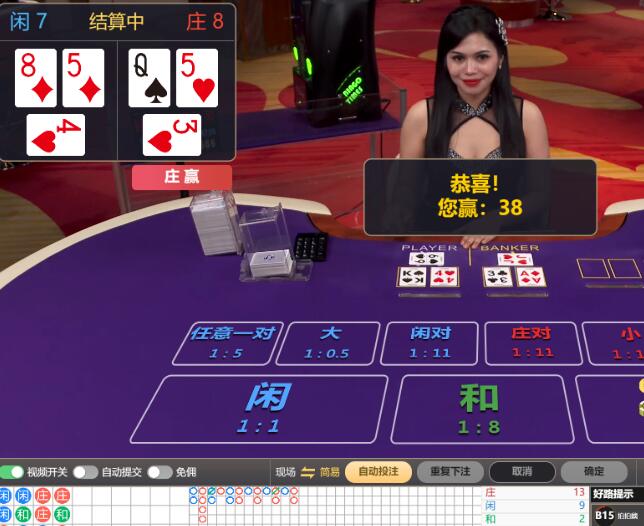This screenshot has width=644, height=526.
Task: Toggle 自动提交 auto-submit
Action: tap(86, 472)
